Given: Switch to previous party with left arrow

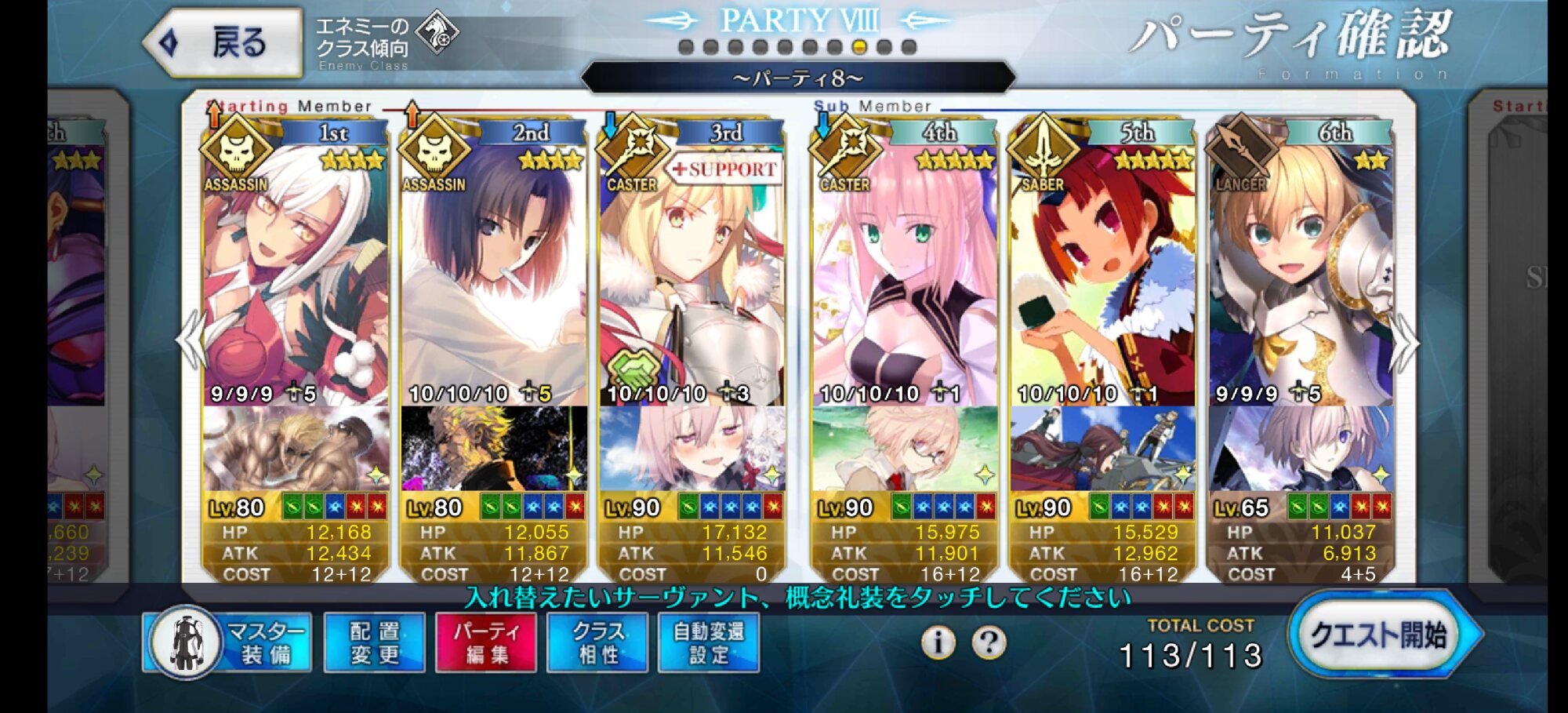Looking at the screenshot, I should [191, 341].
